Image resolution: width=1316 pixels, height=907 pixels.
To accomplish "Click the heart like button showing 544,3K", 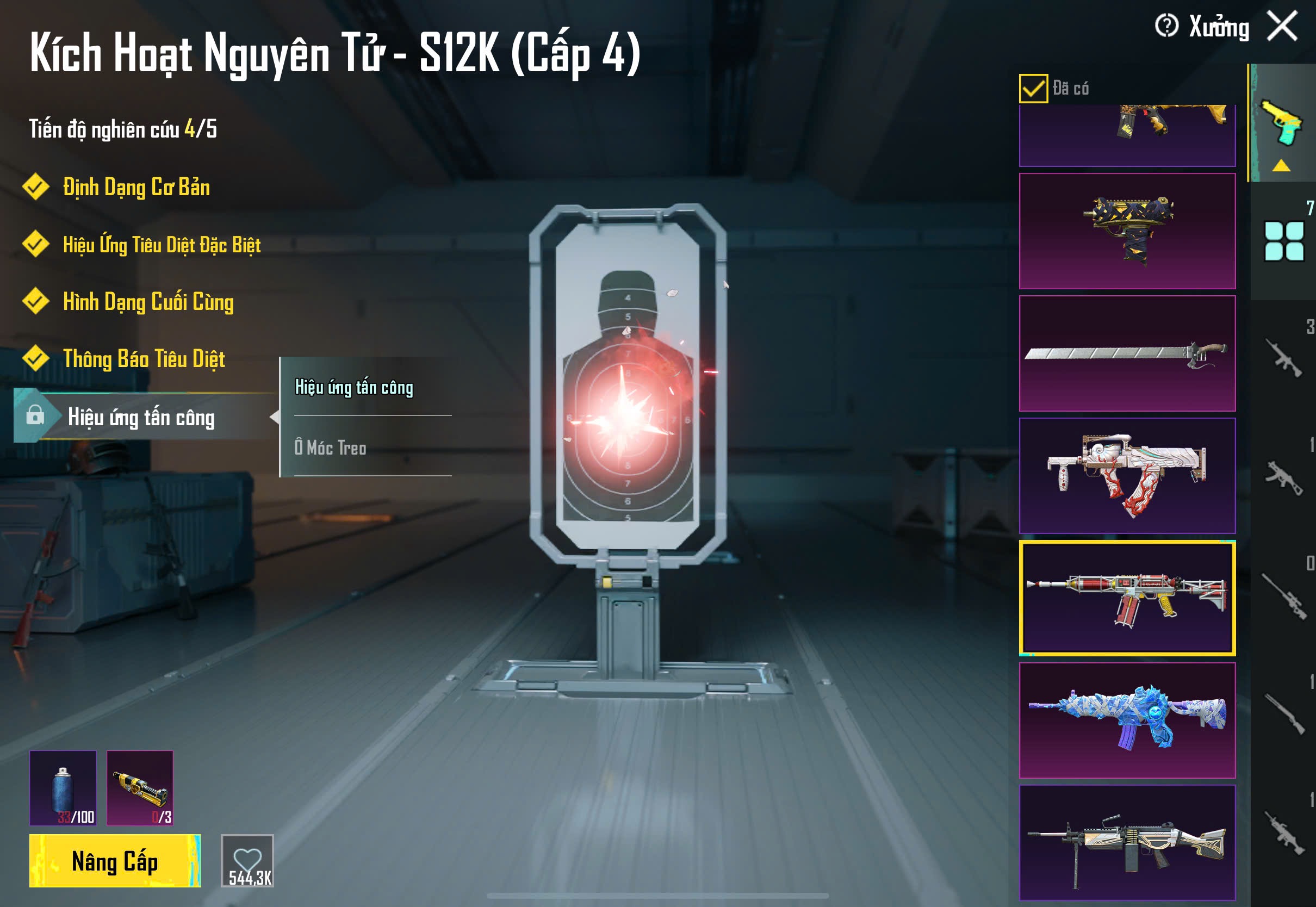I will coord(247,860).
